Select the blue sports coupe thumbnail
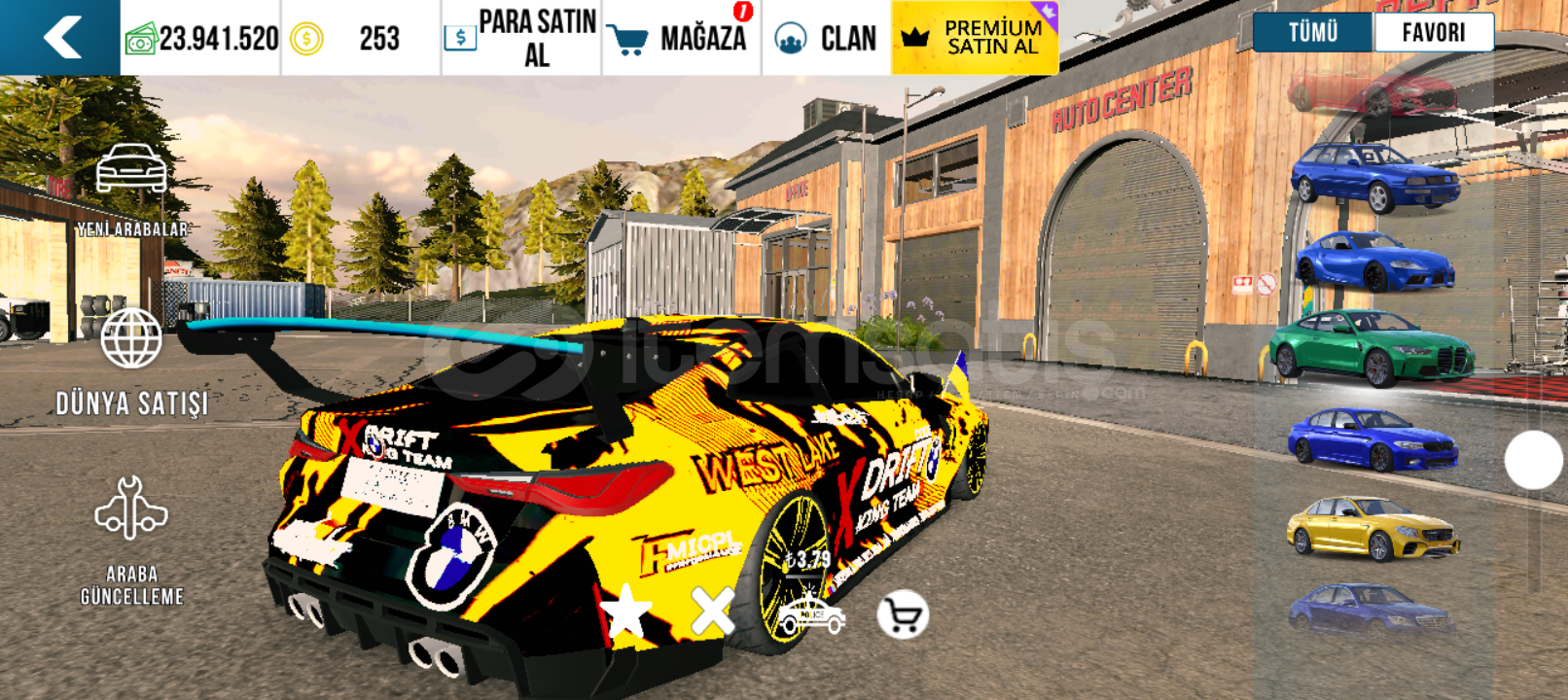 pyautogui.click(x=1374, y=261)
